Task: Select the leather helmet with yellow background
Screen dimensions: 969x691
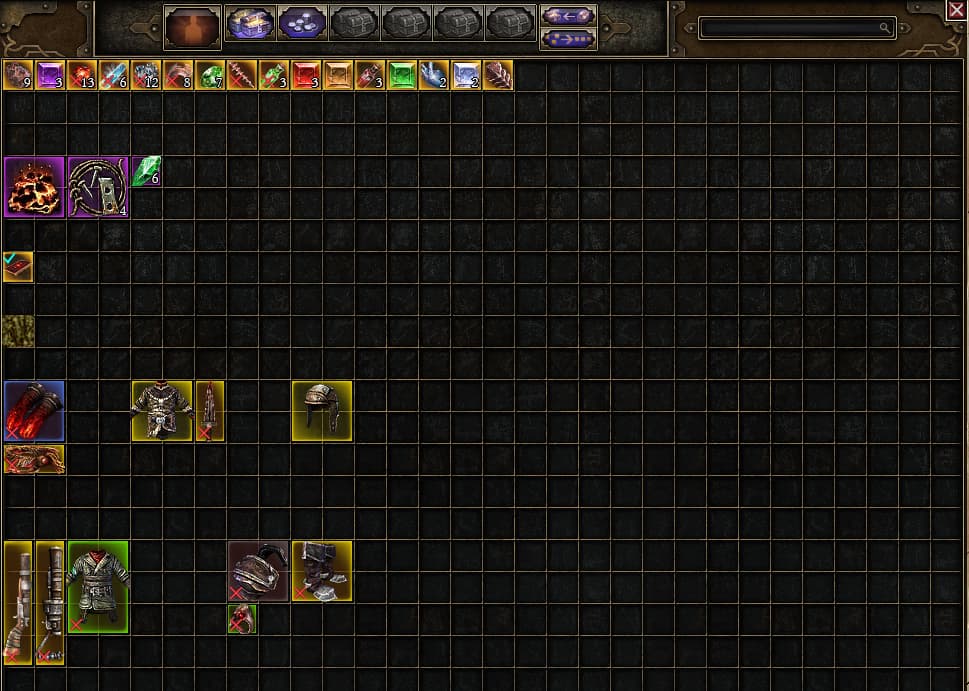Action: click(322, 410)
